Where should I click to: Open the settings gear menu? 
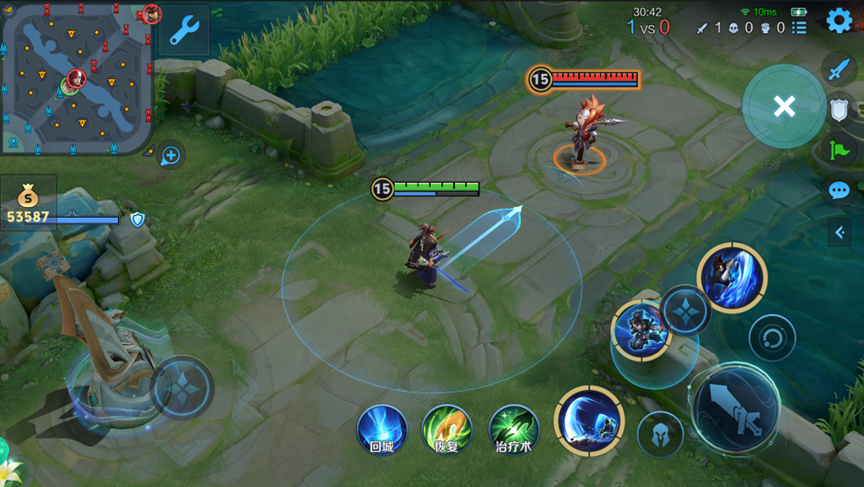point(838,22)
